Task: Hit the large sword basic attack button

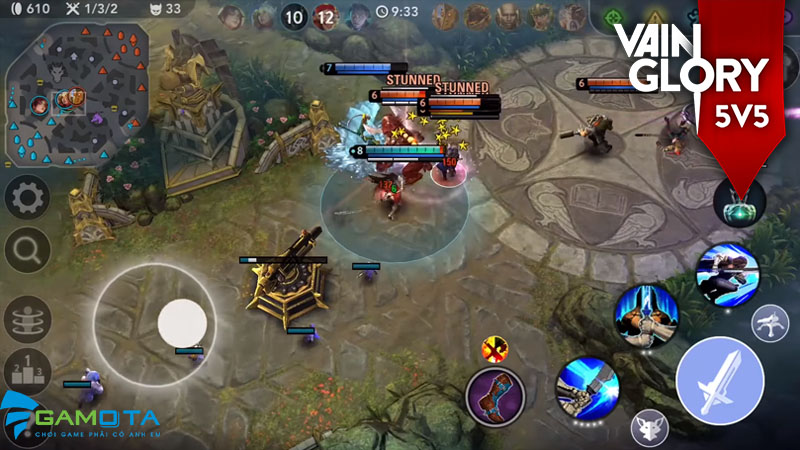Action: tap(720, 381)
